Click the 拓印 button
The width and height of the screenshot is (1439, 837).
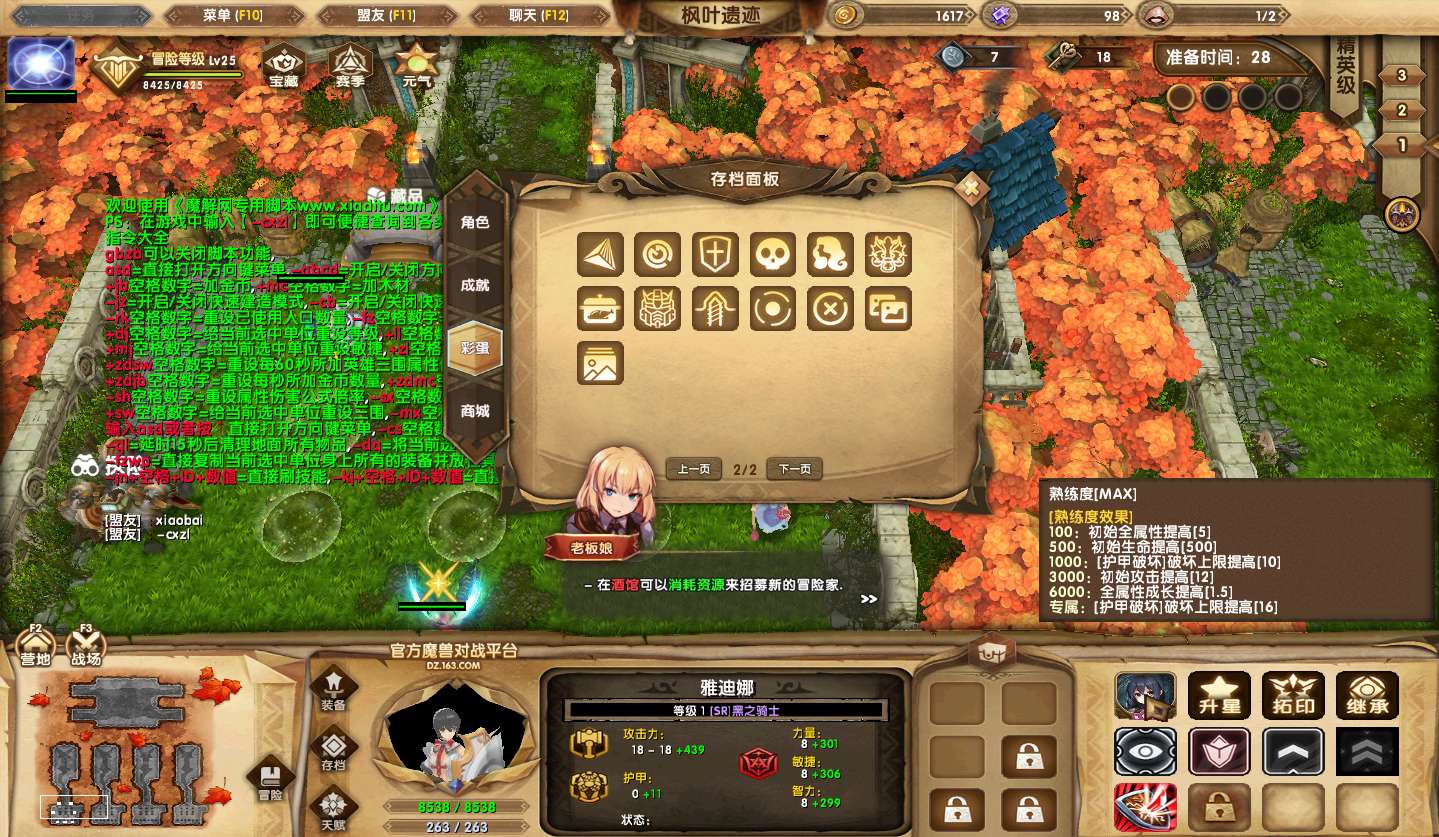pyautogui.click(x=1293, y=696)
